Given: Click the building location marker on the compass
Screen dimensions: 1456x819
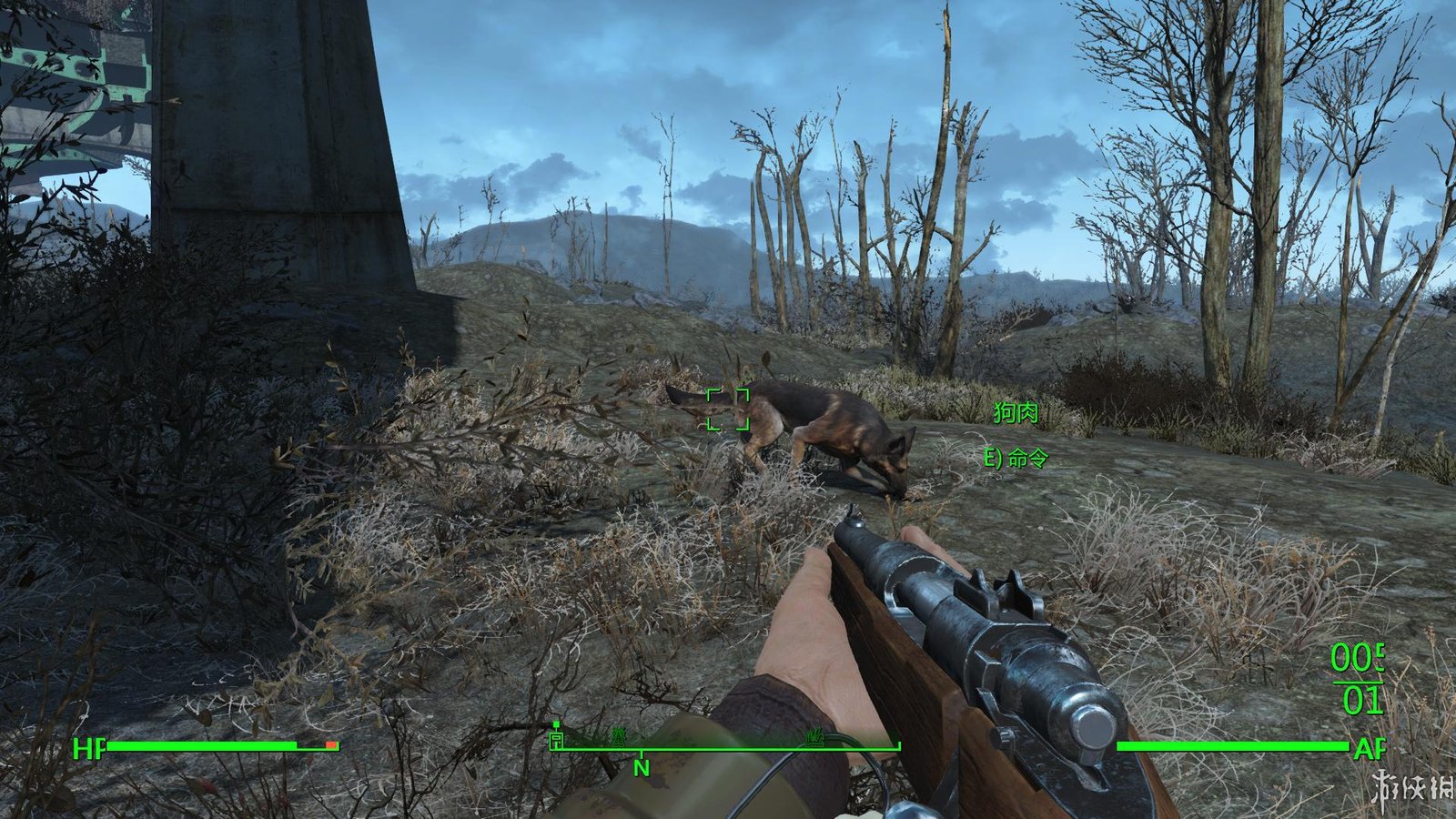Looking at the screenshot, I should pyautogui.click(x=556, y=740).
